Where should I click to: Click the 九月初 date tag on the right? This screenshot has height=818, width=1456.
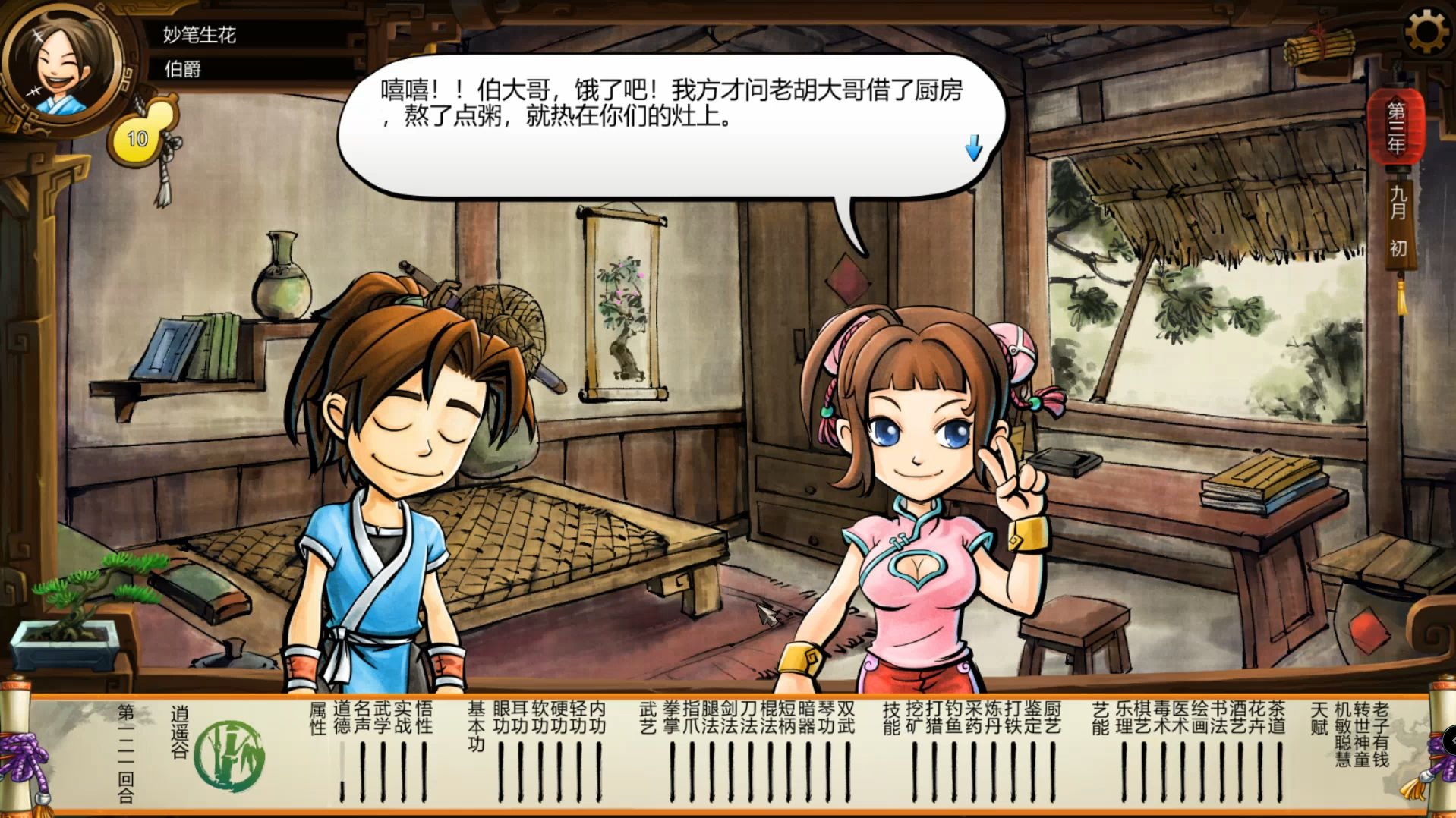pyautogui.click(x=1401, y=220)
